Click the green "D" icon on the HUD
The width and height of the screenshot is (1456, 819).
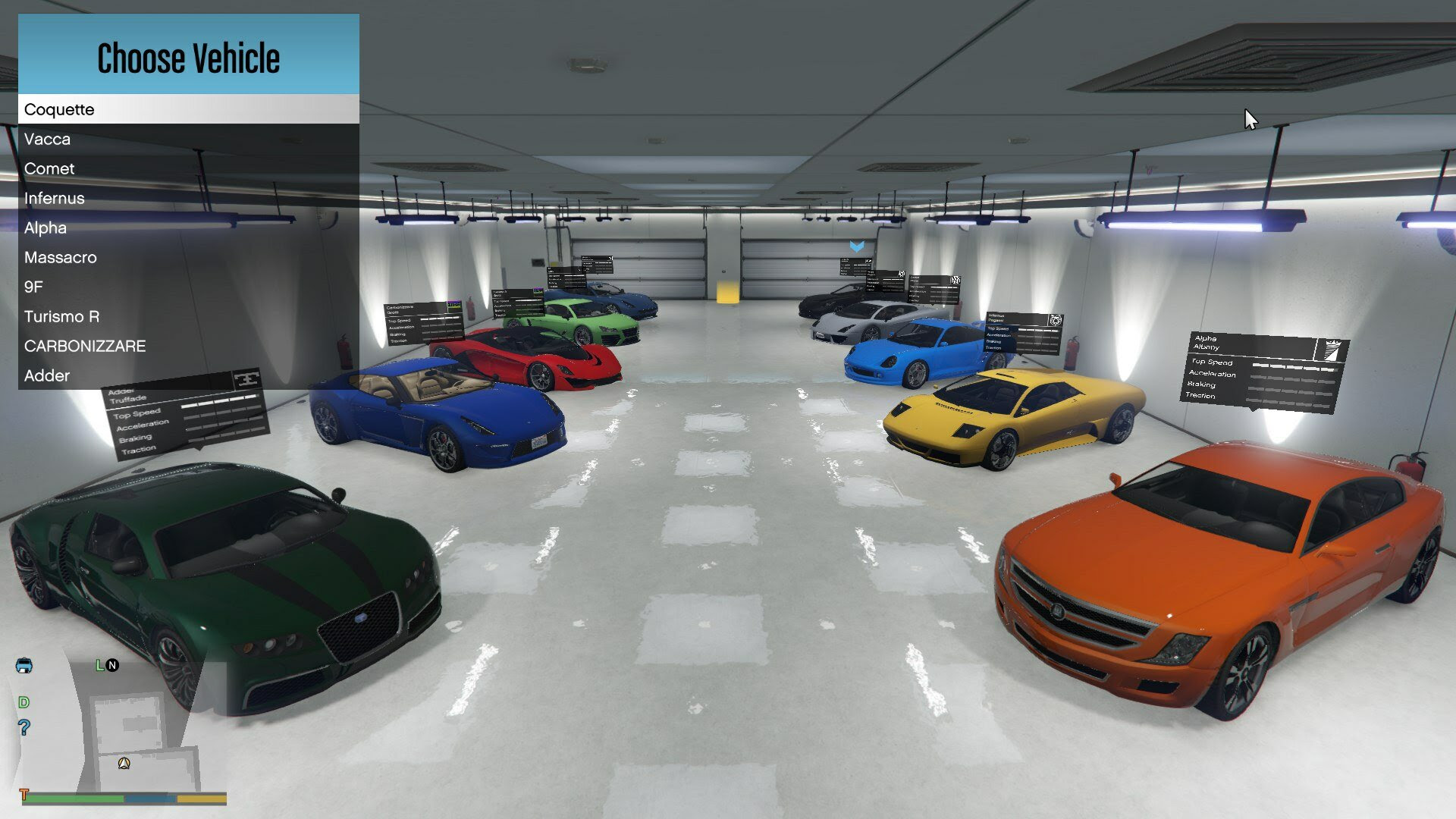tap(24, 702)
